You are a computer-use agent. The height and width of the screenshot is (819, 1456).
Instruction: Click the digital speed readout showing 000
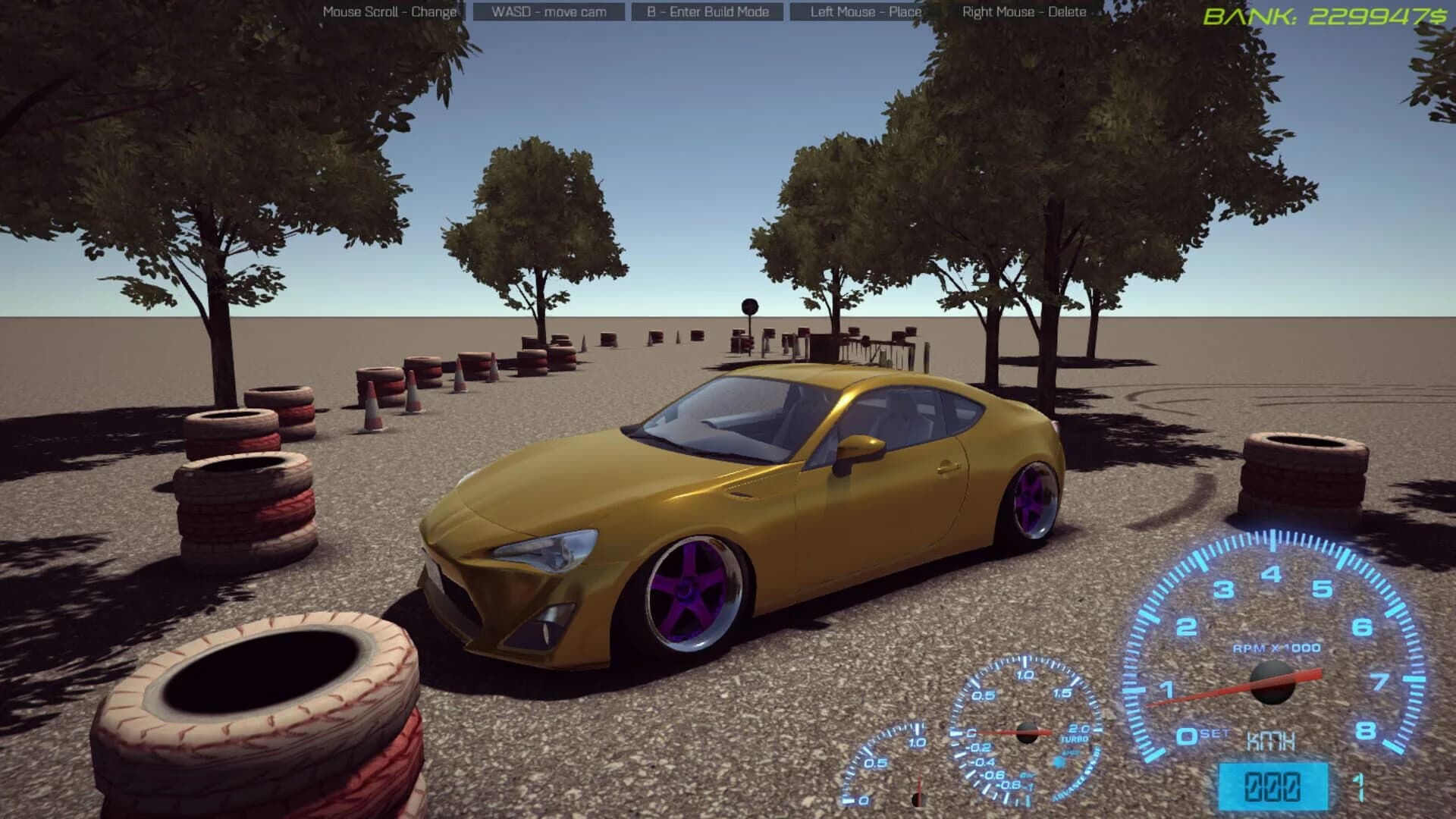pos(1275,787)
